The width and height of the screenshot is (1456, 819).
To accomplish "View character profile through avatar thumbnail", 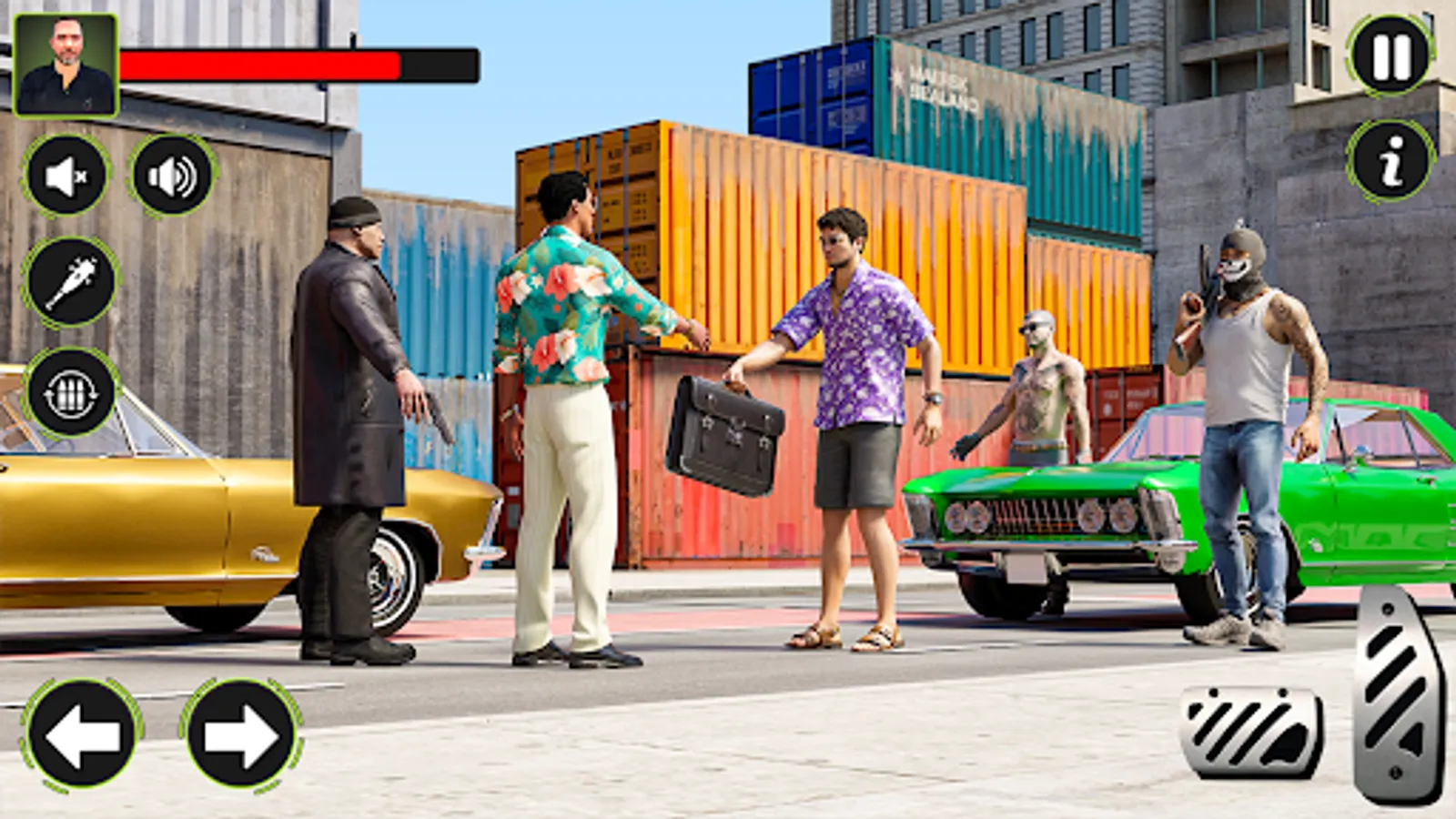I will [66, 66].
